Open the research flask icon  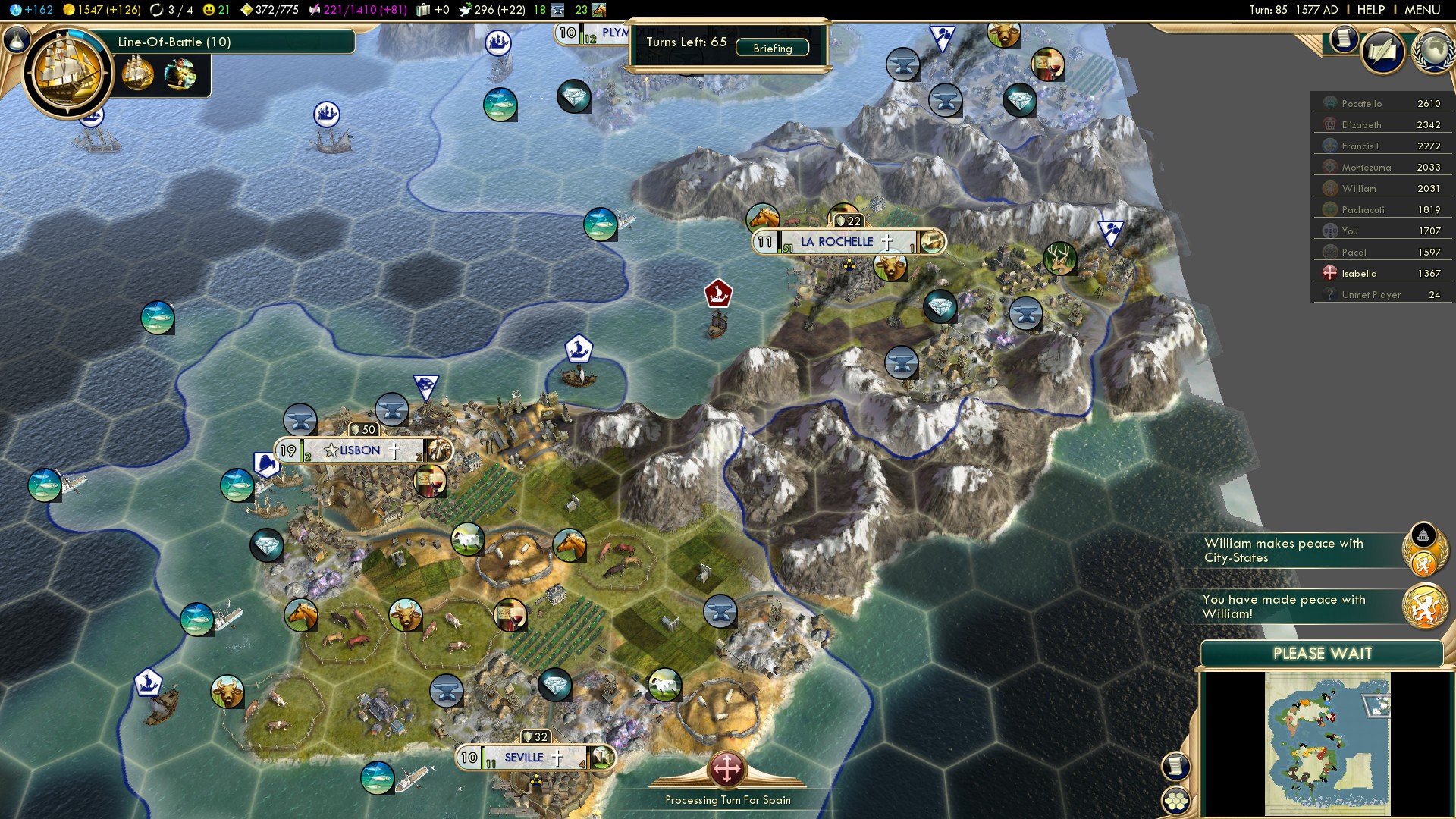pyautogui.click(x=17, y=39)
